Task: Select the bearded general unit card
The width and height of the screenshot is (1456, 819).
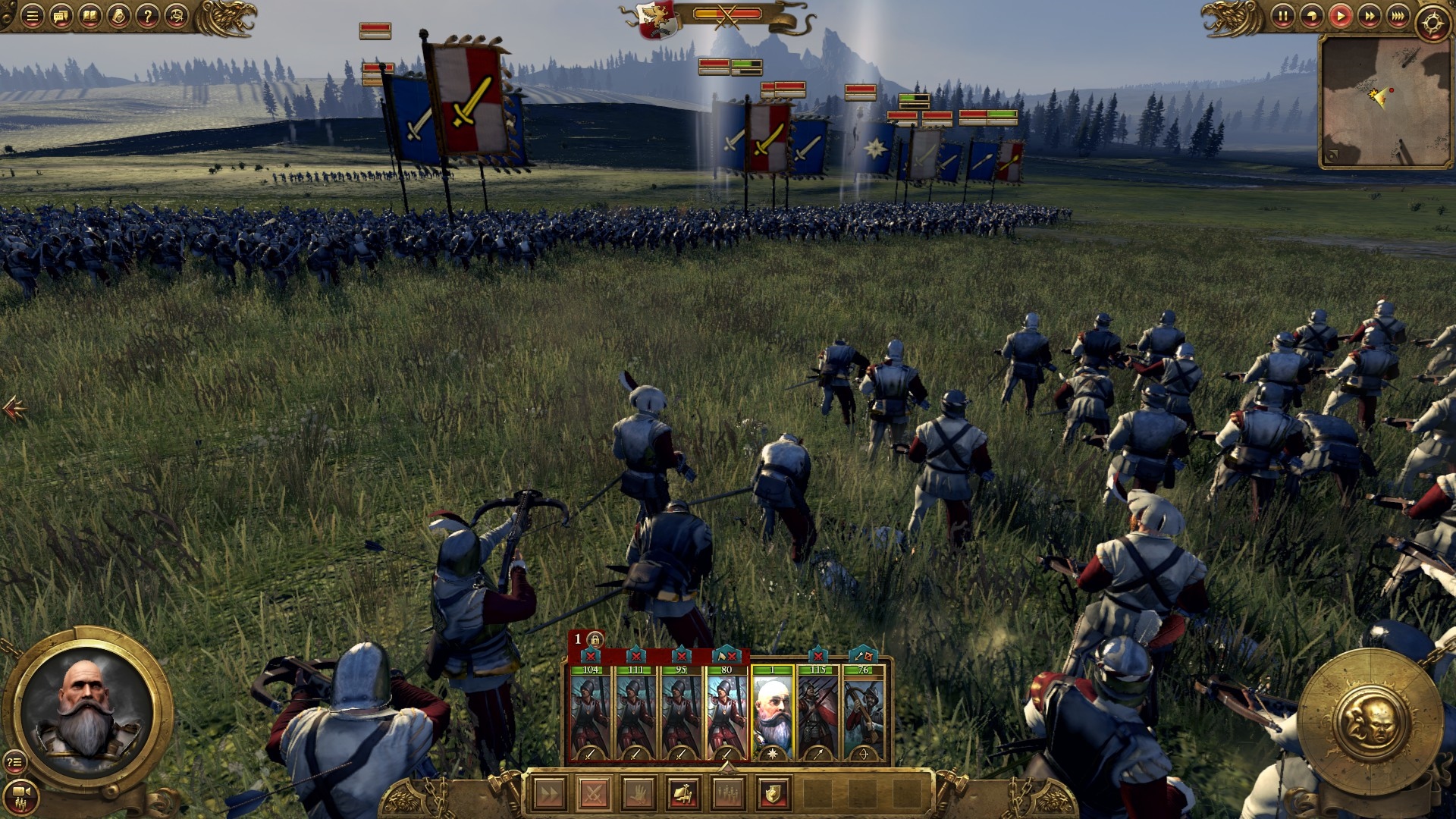Action: [x=772, y=713]
